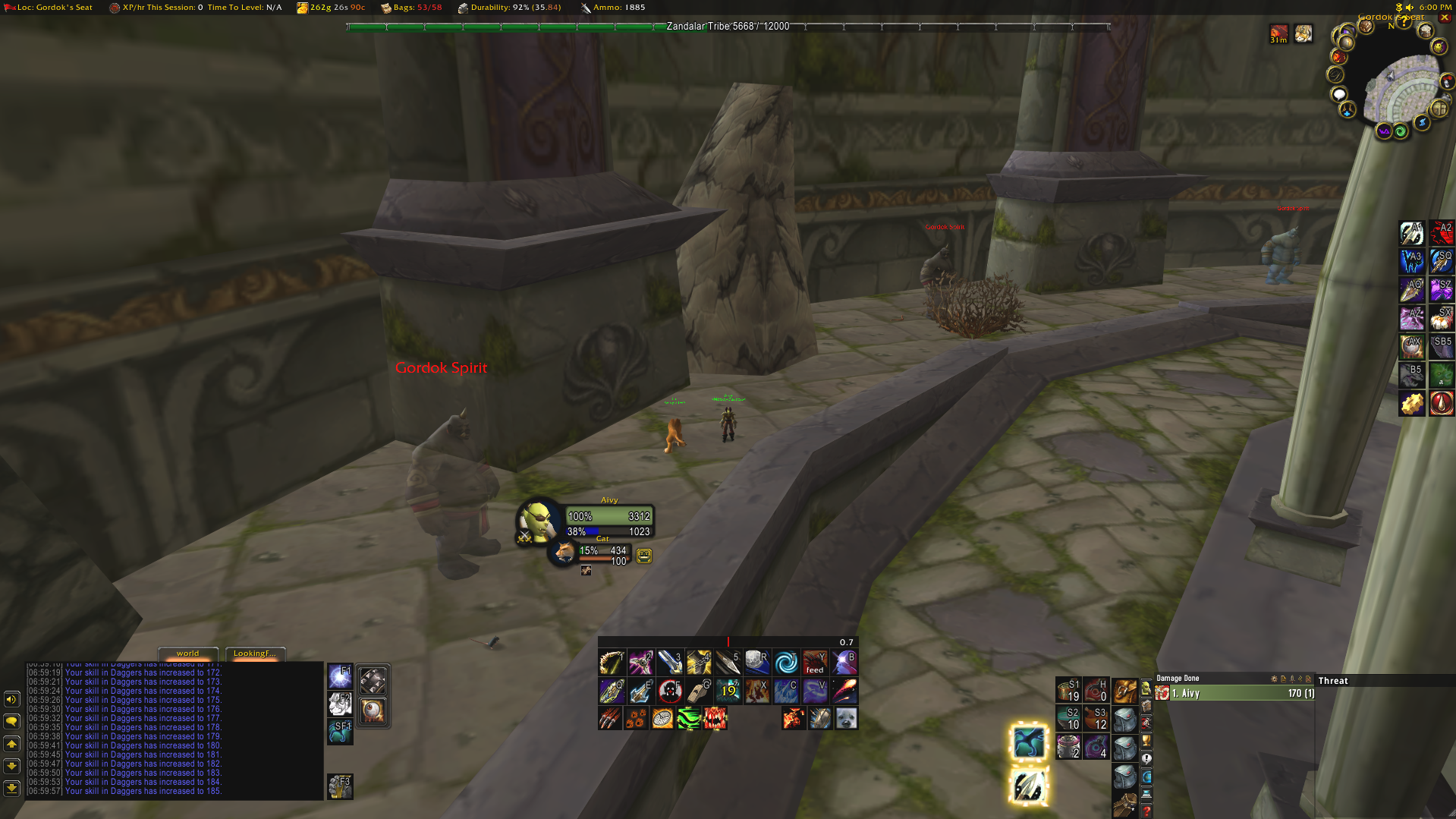Click the Zandalar Tribe reputation bar
Viewport: 1456px width, 819px height.
point(728,27)
